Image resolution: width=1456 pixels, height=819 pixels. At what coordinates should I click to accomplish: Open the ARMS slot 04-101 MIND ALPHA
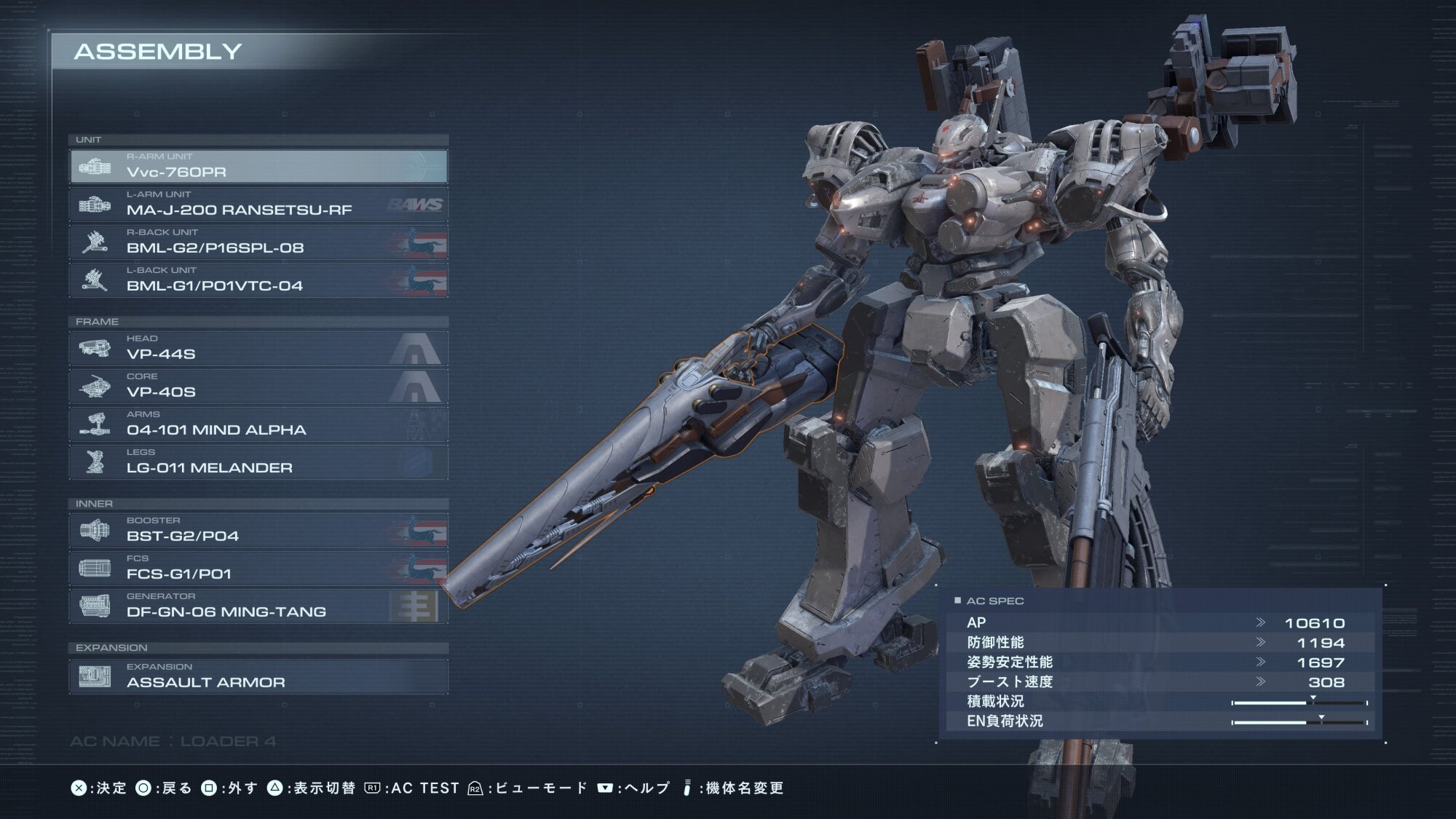coord(258,424)
